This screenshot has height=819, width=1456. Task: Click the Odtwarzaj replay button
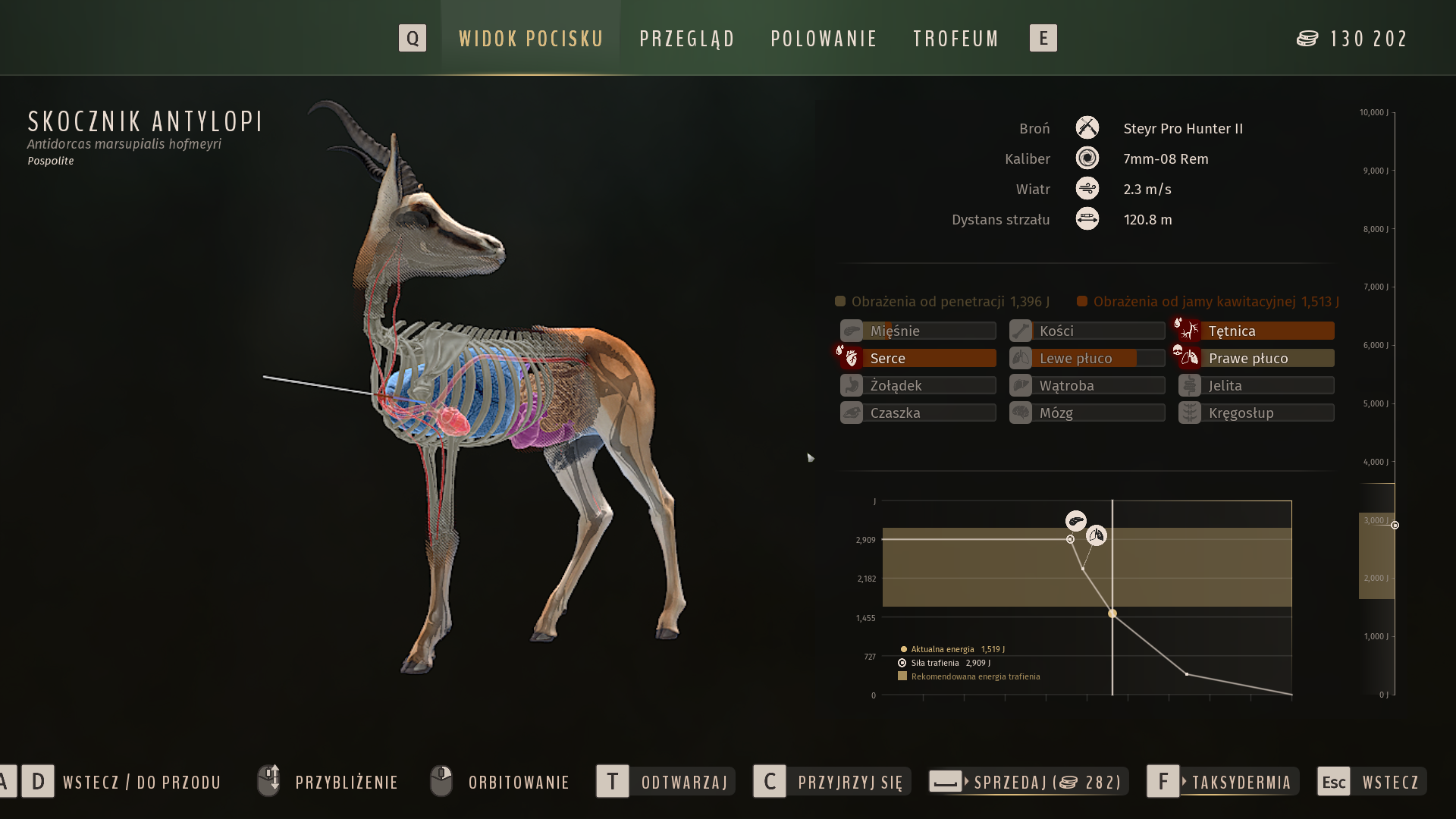point(666,782)
